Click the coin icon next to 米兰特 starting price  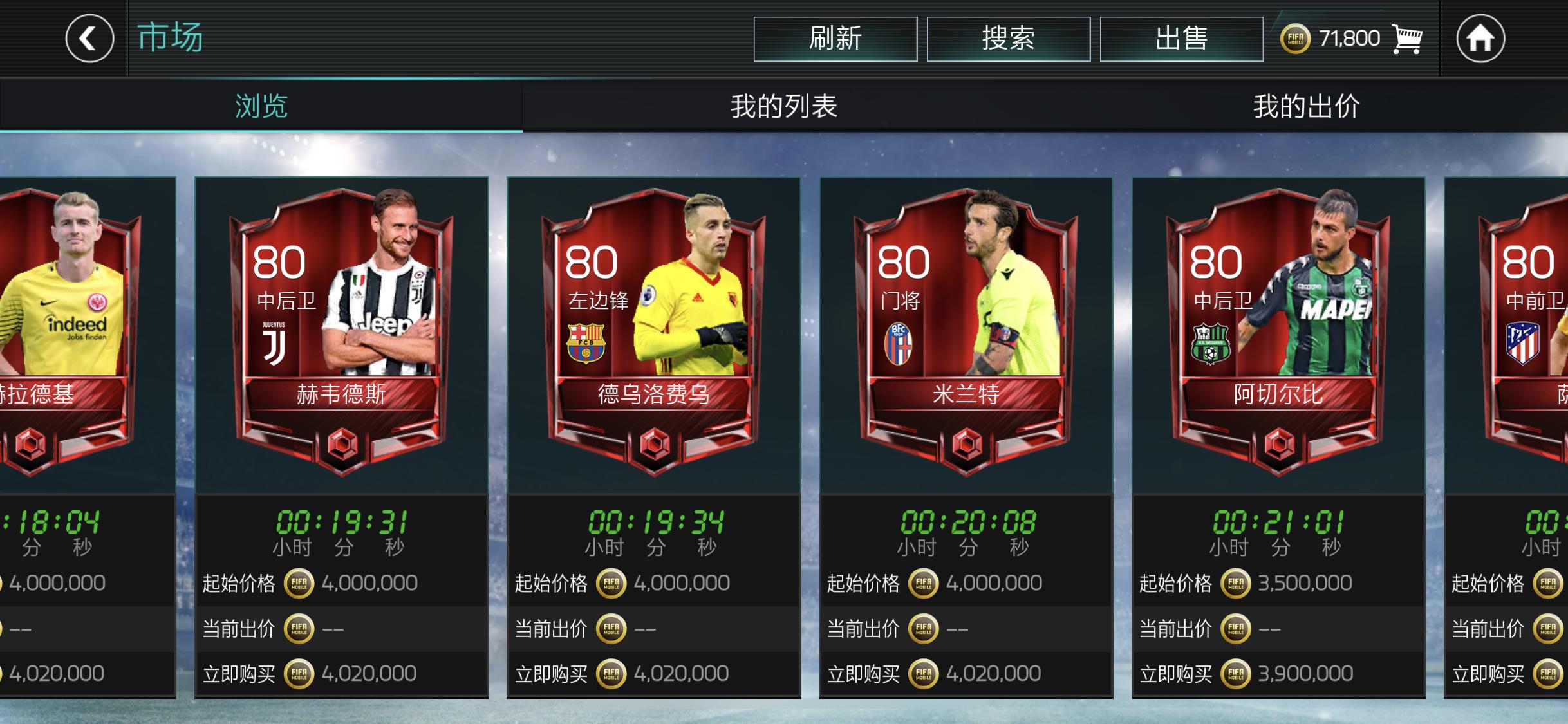pyautogui.click(x=924, y=582)
